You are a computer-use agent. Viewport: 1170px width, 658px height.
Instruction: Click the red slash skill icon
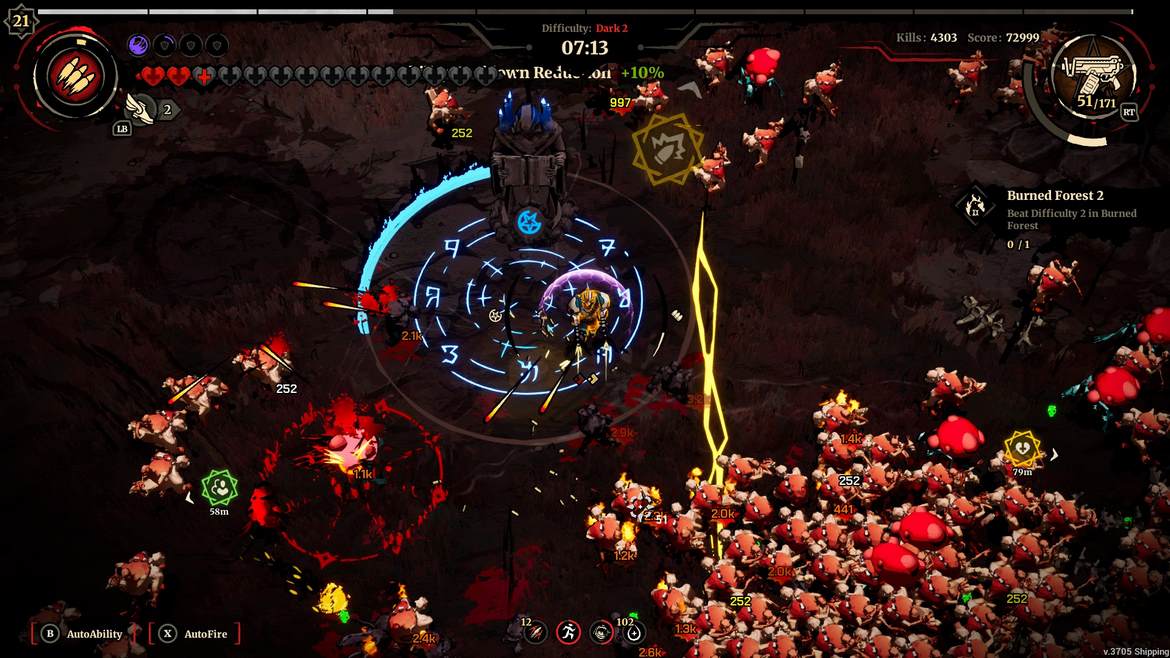click(536, 631)
